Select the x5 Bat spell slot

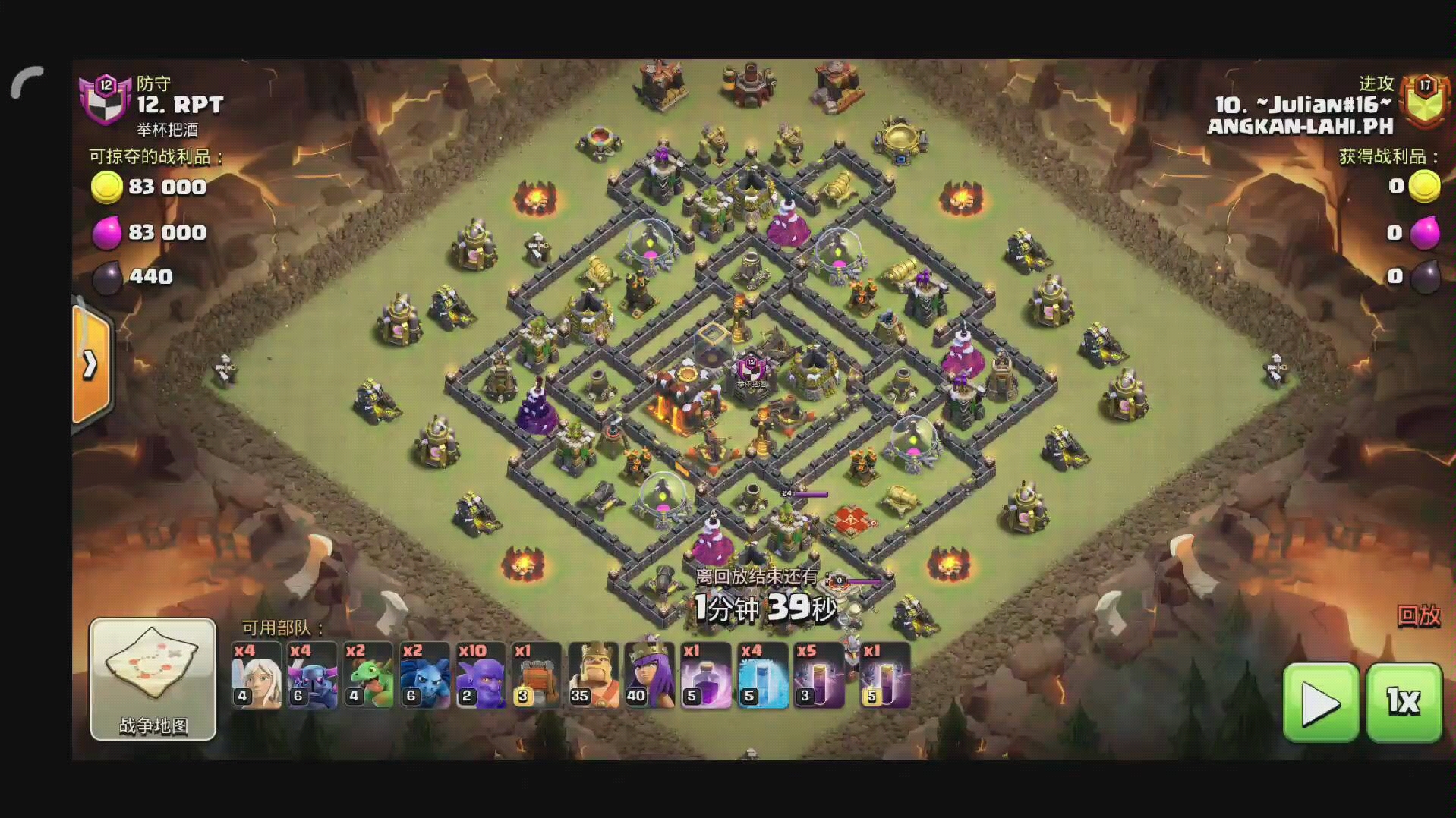[x=818, y=675]
